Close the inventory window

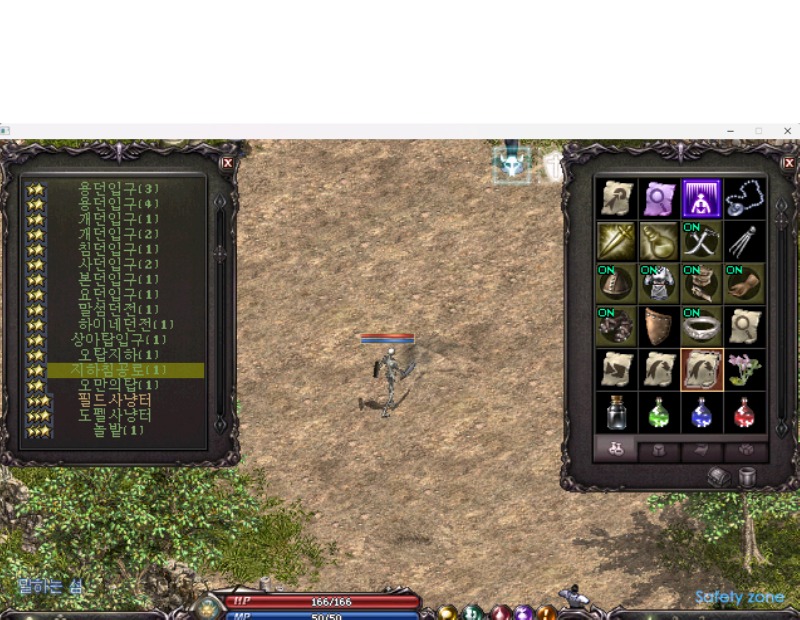tap(788, 163)
